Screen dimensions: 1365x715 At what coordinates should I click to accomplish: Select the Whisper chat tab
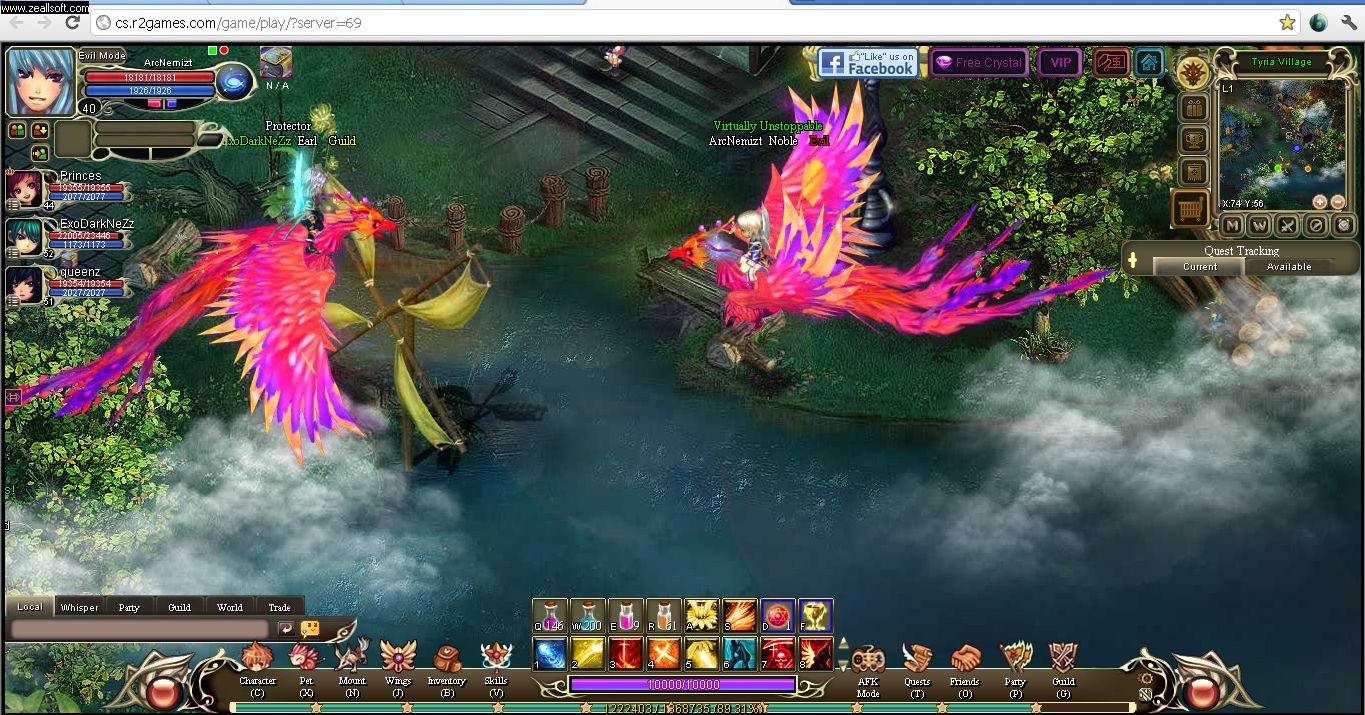[x=79, y=607]
